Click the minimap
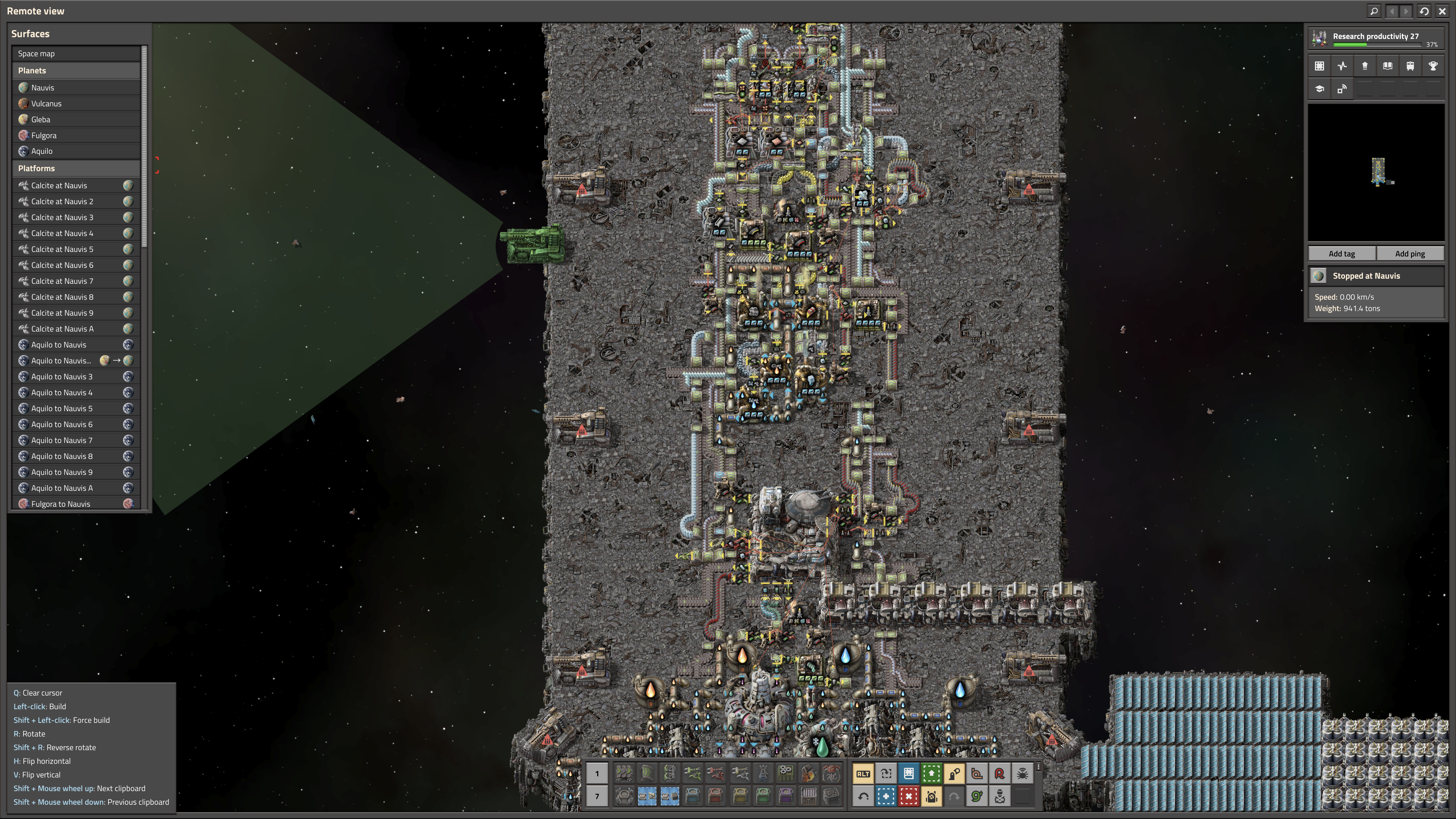The image size is (1456, 819). coord(1376,172)
